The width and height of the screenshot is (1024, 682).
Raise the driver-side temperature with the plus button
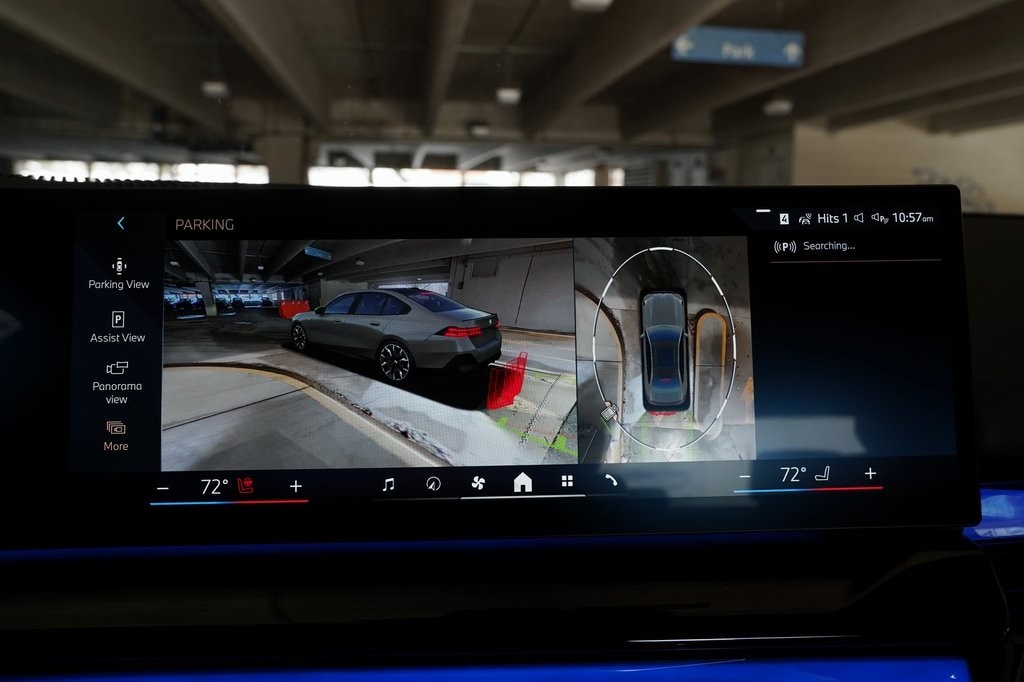pyautogui.click(x=295, y=486)
